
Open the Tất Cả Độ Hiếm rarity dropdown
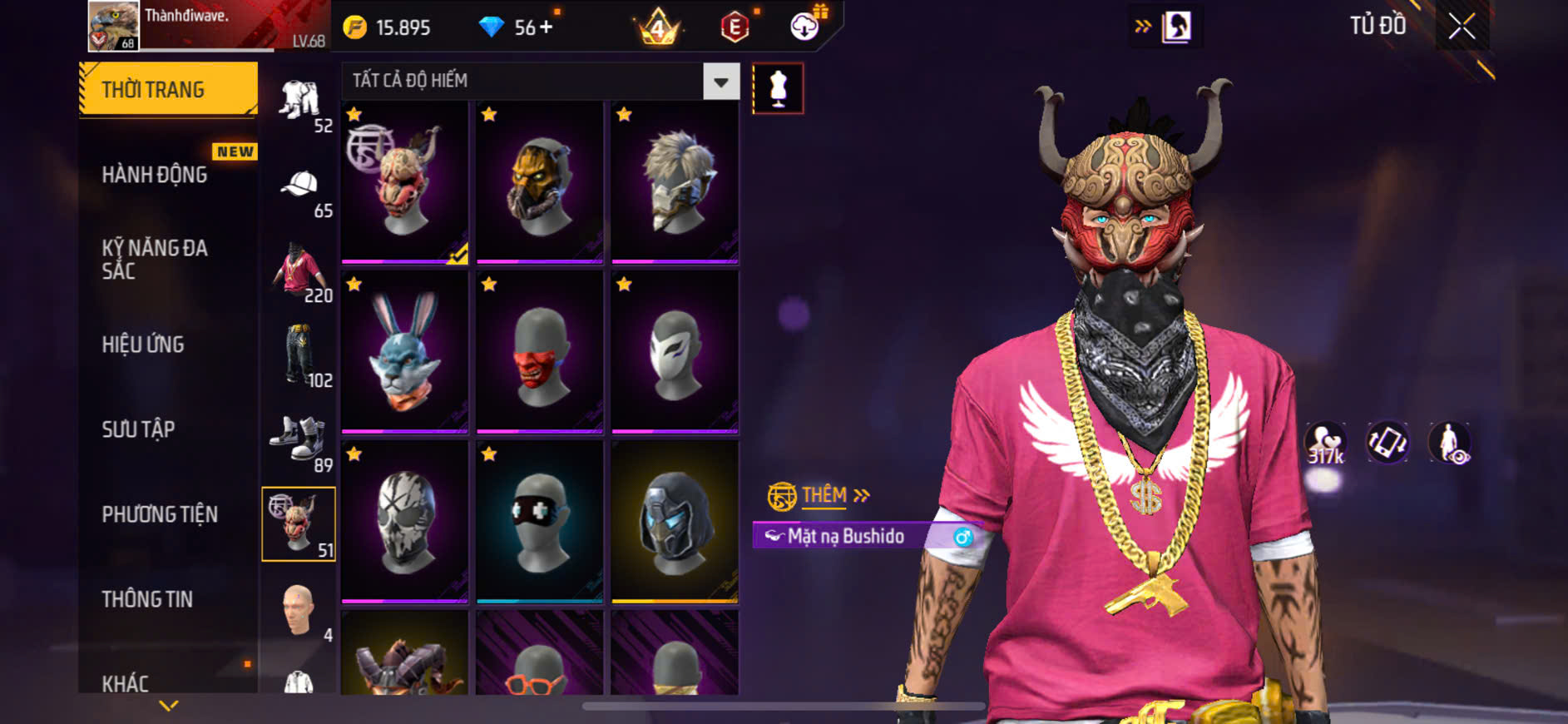[x=720, y=82]
